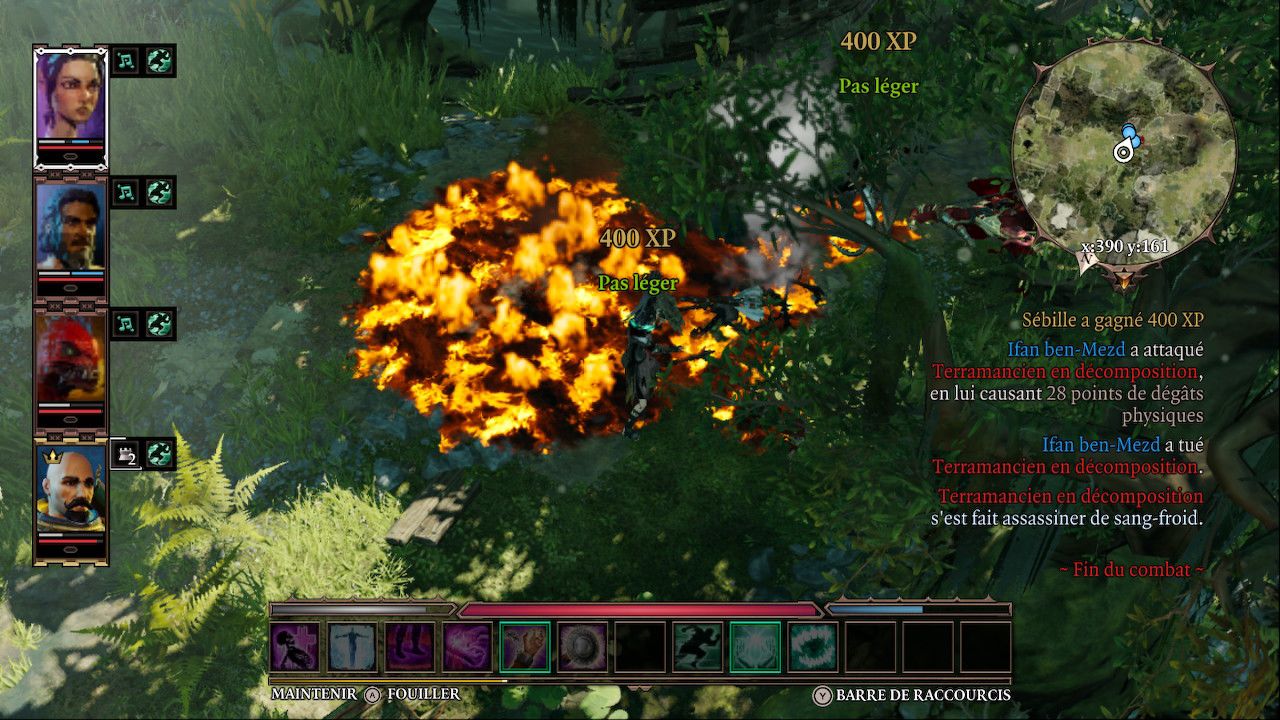Activate the skeleton-with-cross skill in the hotbar

tap(296, 647)
